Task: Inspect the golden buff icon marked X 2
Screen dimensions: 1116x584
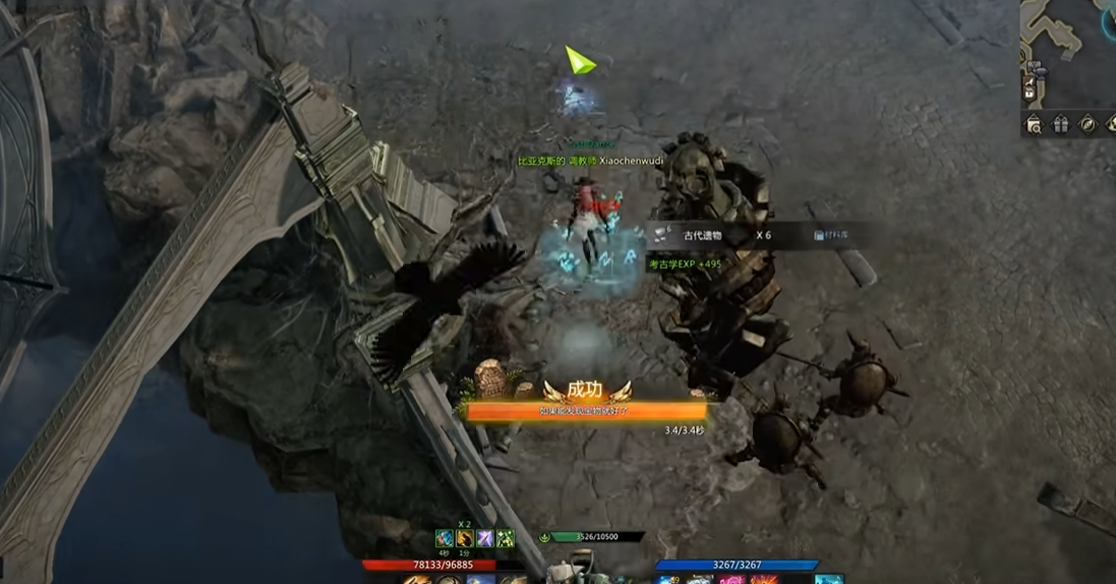Action: tap(465, 539)
